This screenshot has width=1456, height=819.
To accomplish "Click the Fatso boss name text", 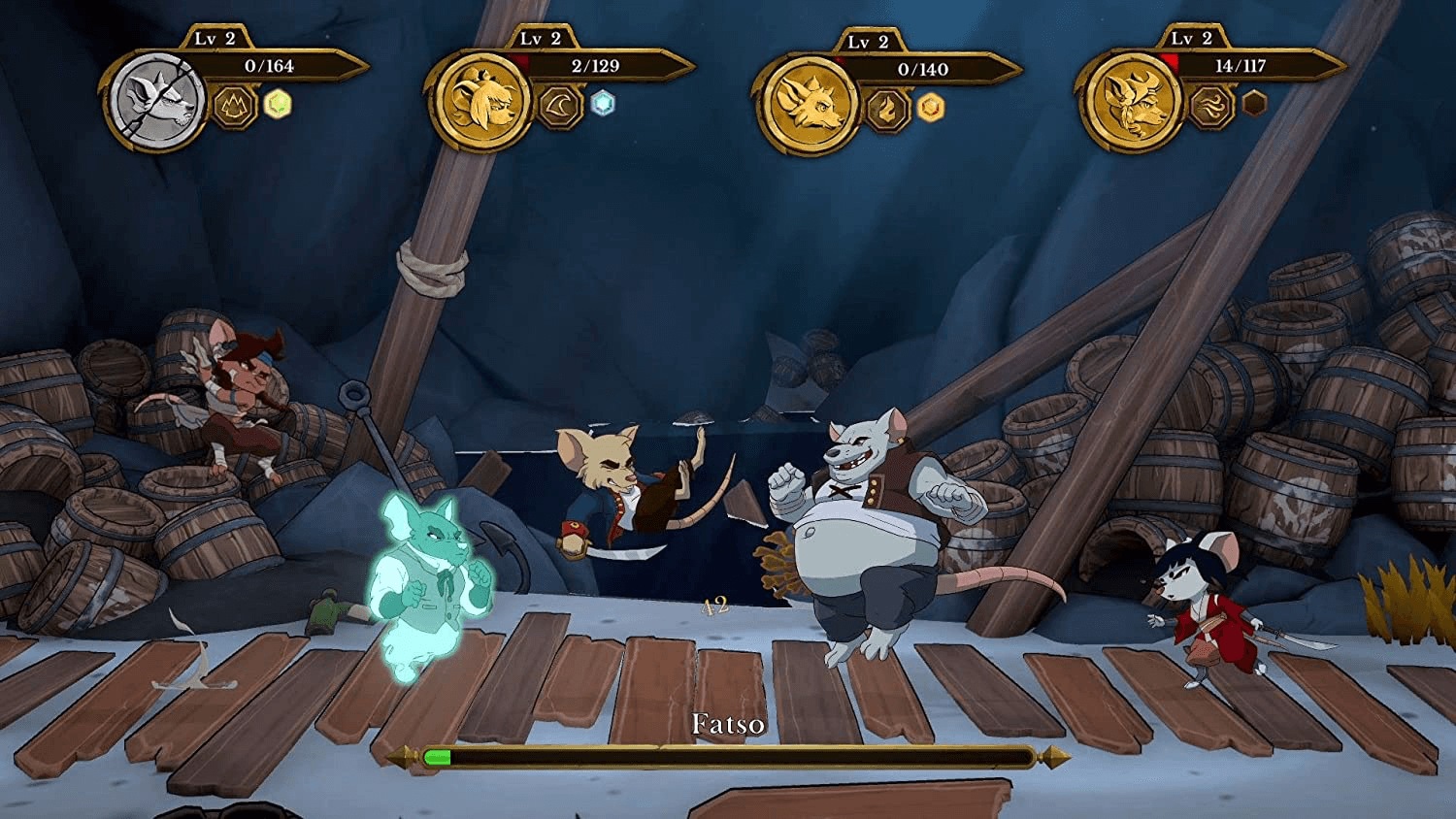I will (729, 723).
